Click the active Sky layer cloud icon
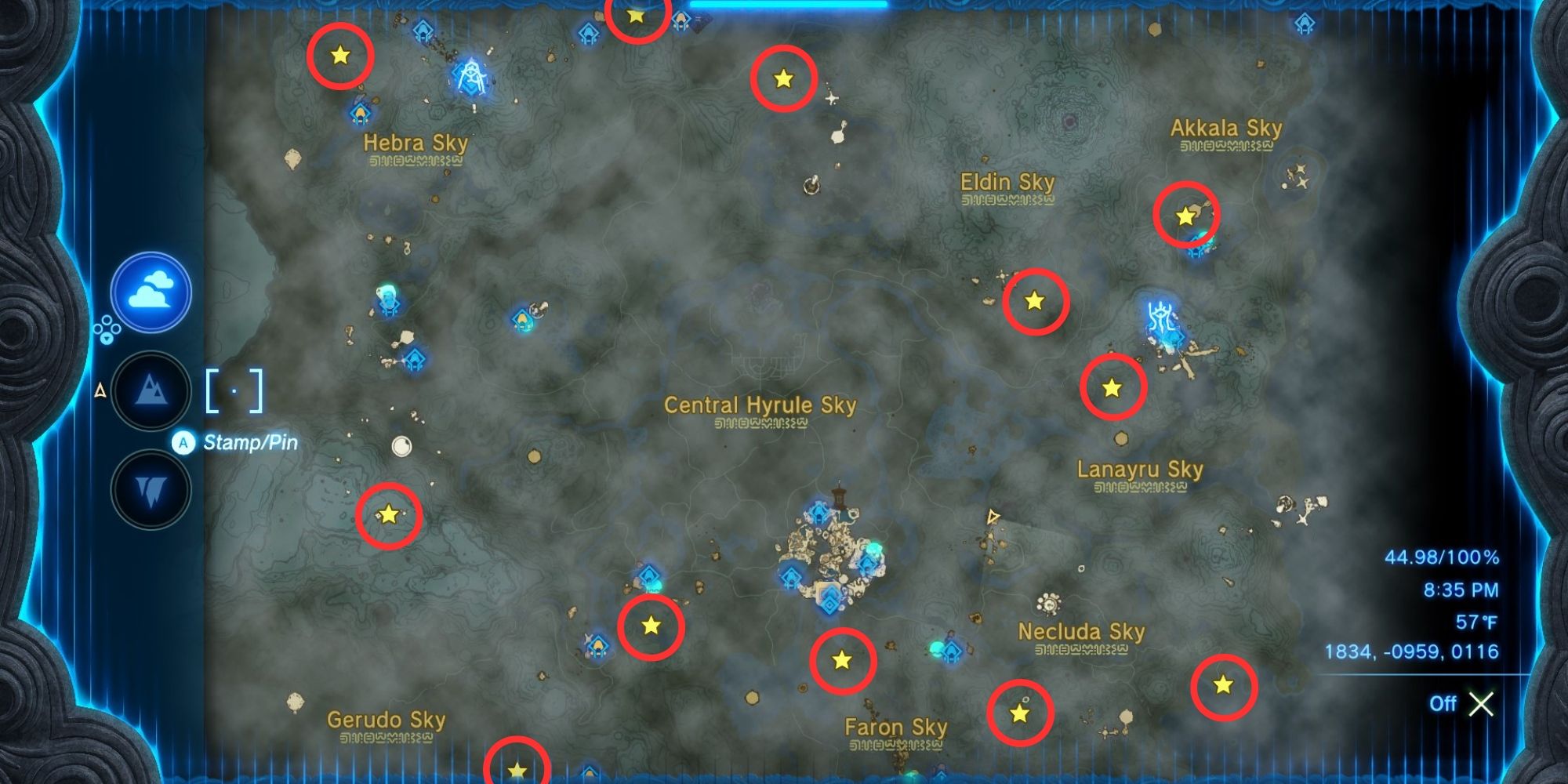The image size is (1568, 784). pyautogui.click(x=153, y=292)
